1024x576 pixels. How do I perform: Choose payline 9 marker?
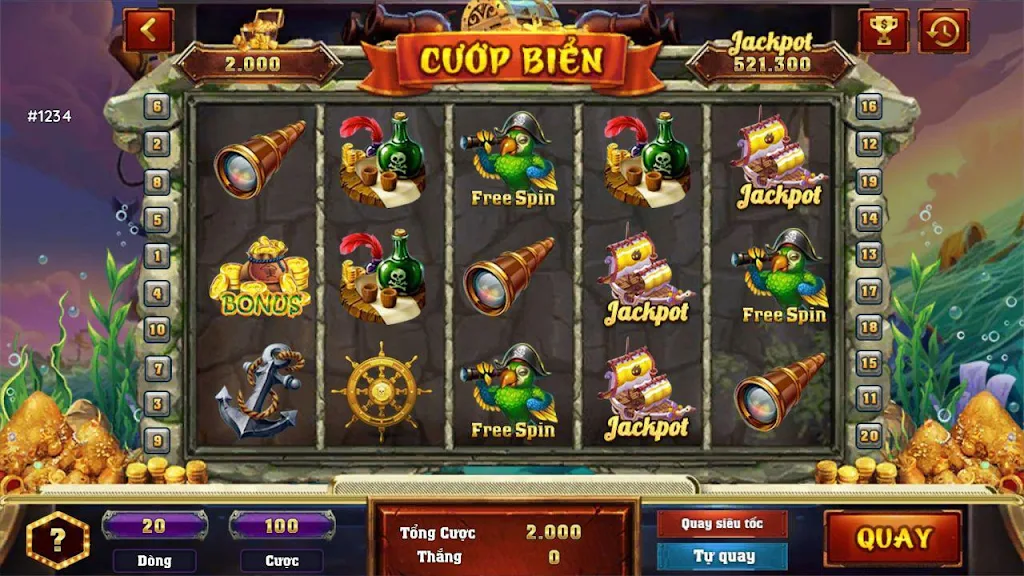click(x=157, y=439)
